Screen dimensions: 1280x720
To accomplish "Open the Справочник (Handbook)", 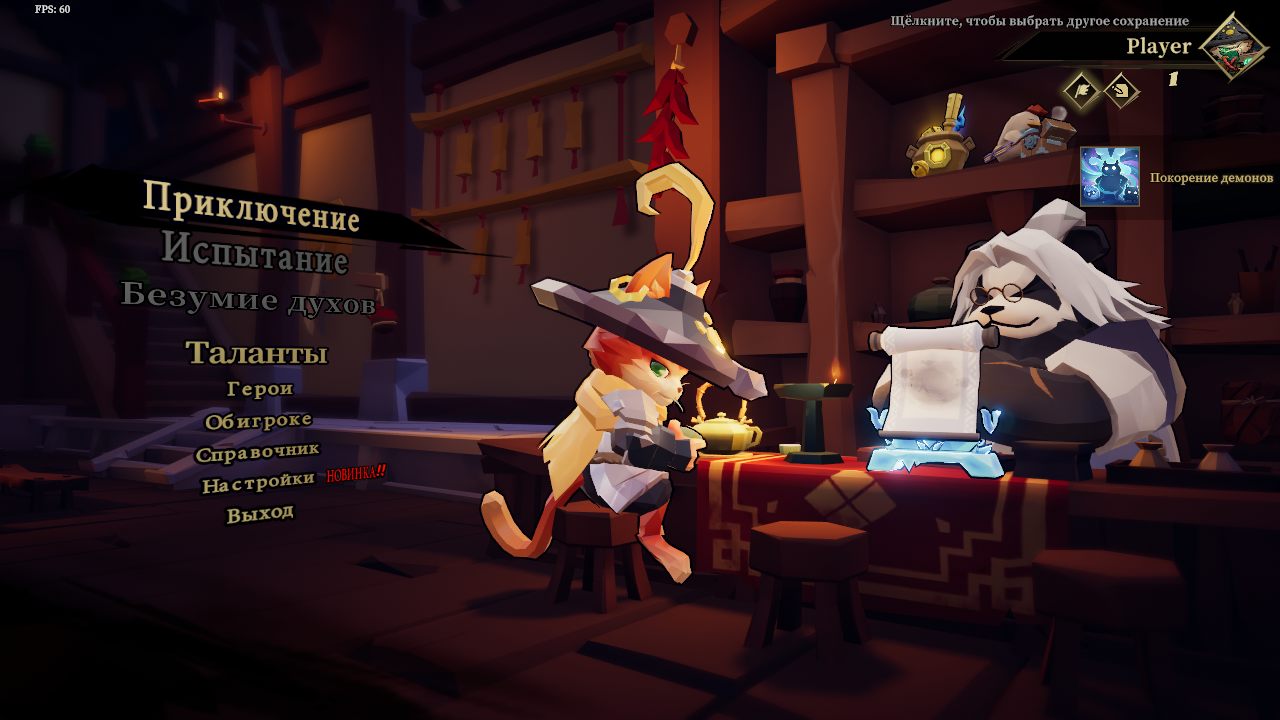I will click(257, 452).
